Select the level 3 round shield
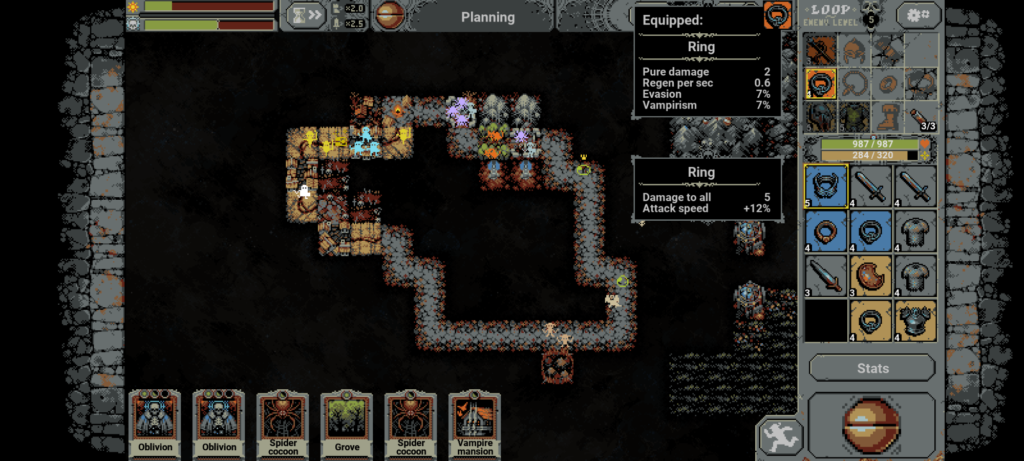 point(870,274)
